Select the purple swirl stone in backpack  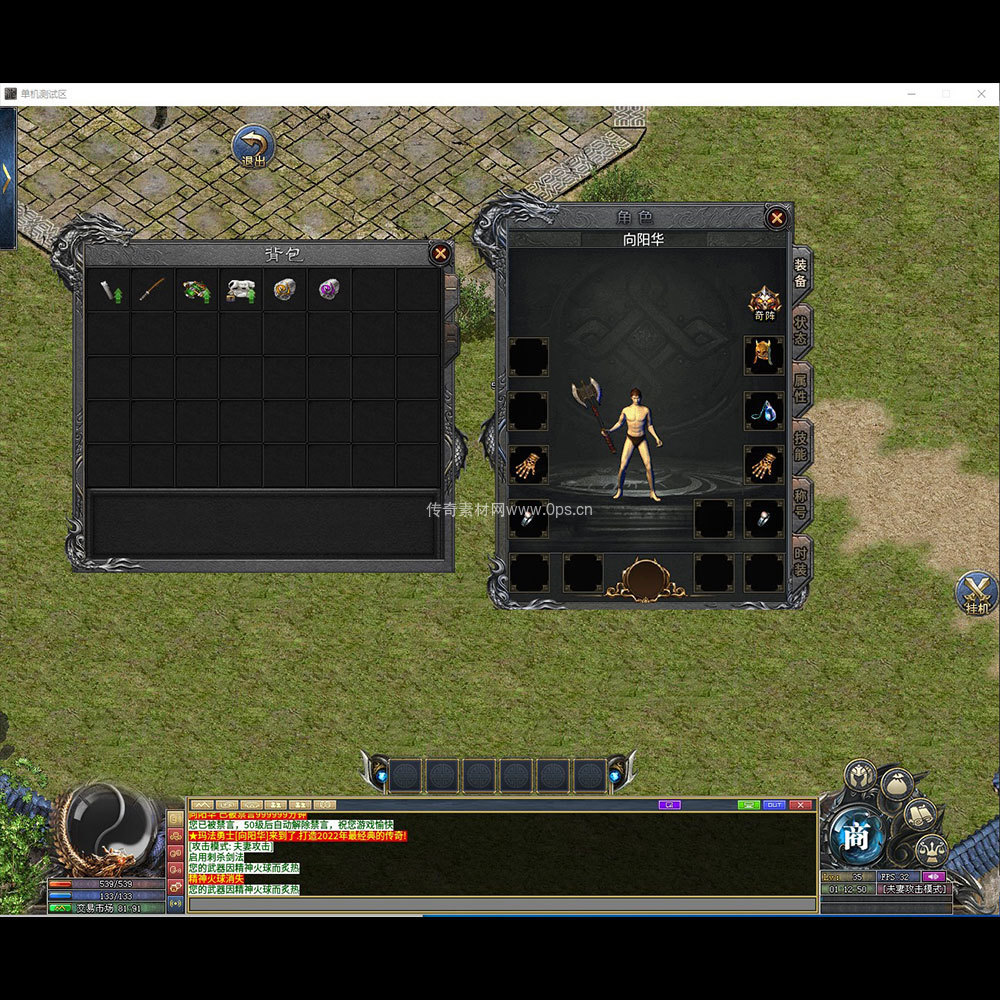pyautogui.click(x=328, y=290)
